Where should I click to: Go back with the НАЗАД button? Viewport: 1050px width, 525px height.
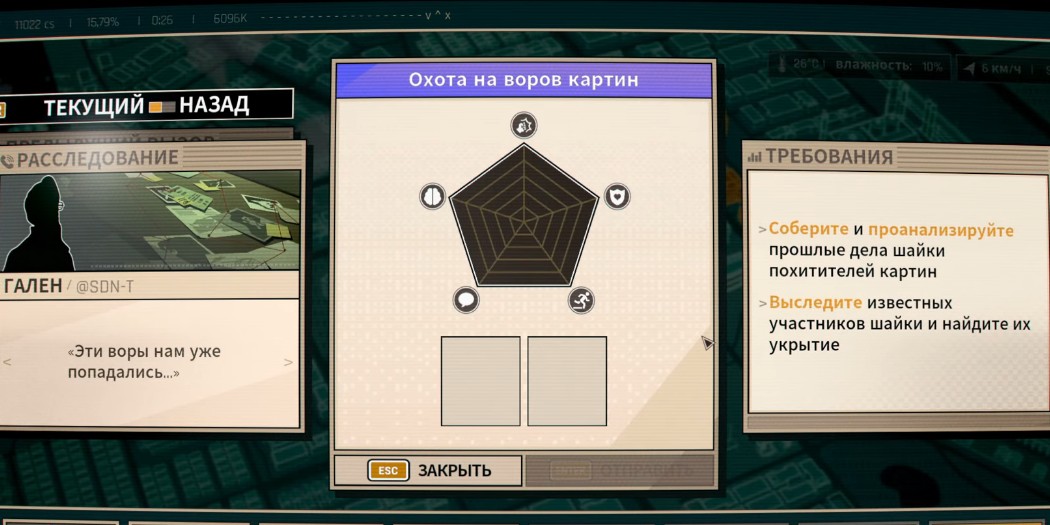pyautogui.click(x=214, y=105)
